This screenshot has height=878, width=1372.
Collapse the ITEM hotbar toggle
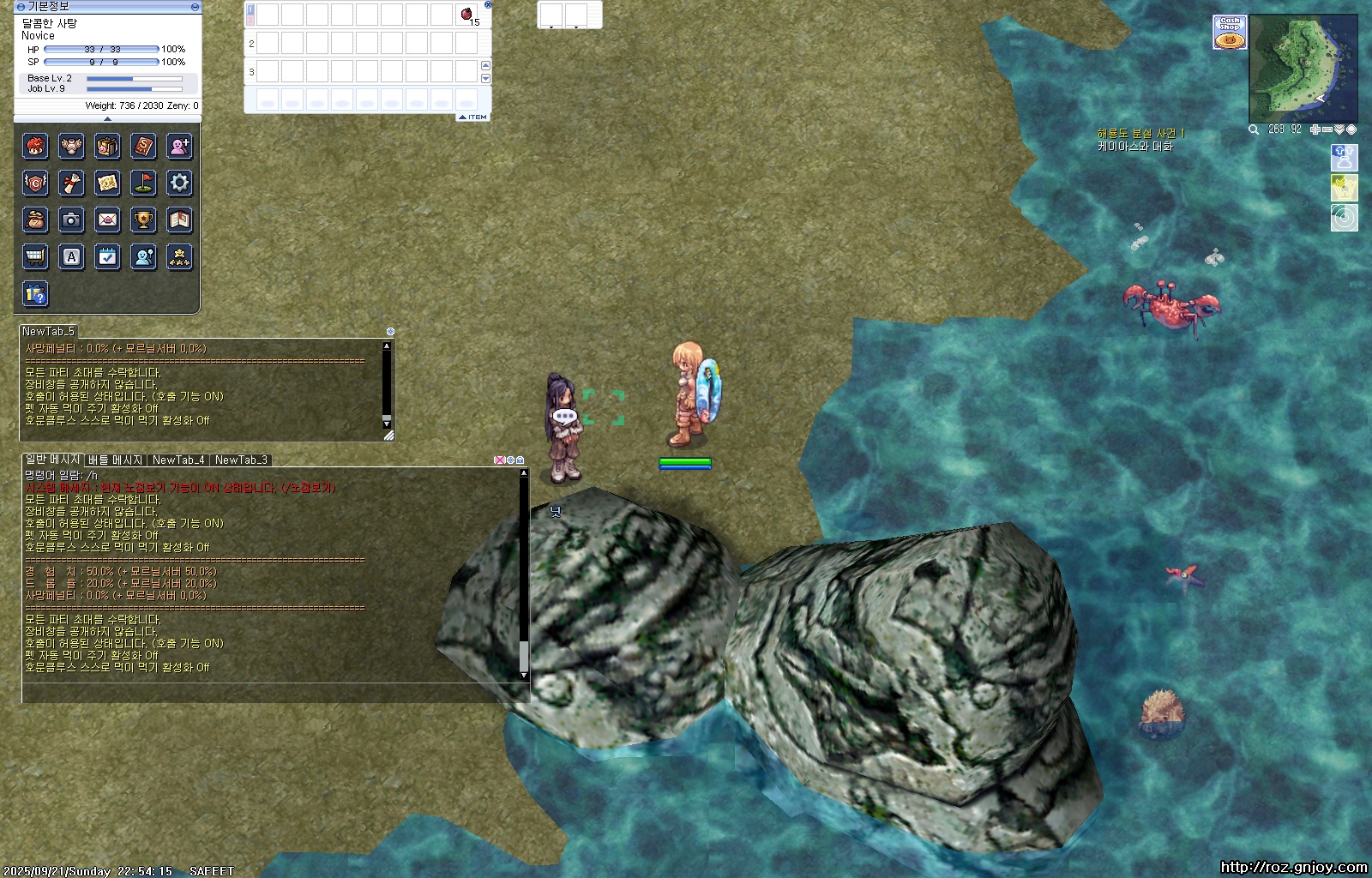pos(472,117)
